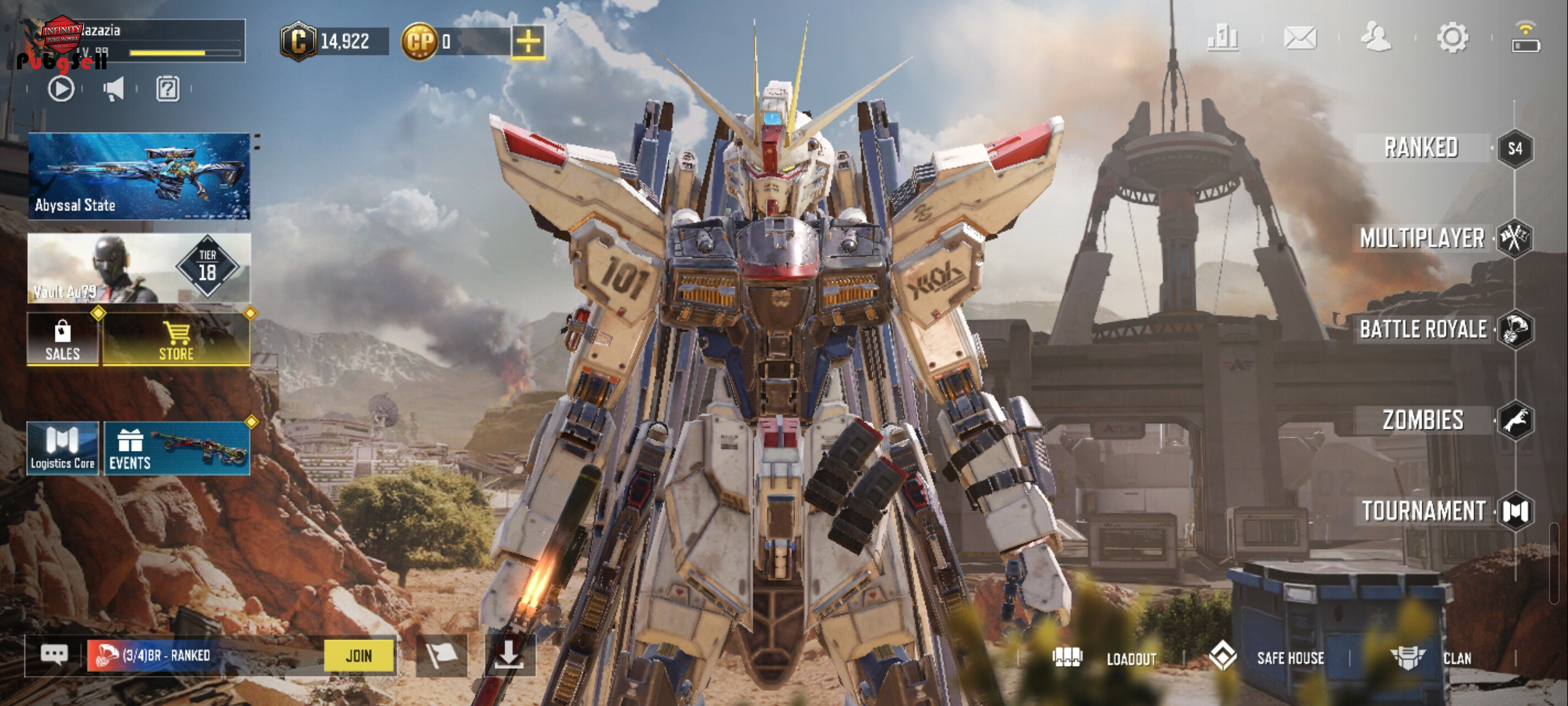The image size is (1568, 706).
Task: Add CP with the yellow plus button
Action: click(x=528, y=42)
